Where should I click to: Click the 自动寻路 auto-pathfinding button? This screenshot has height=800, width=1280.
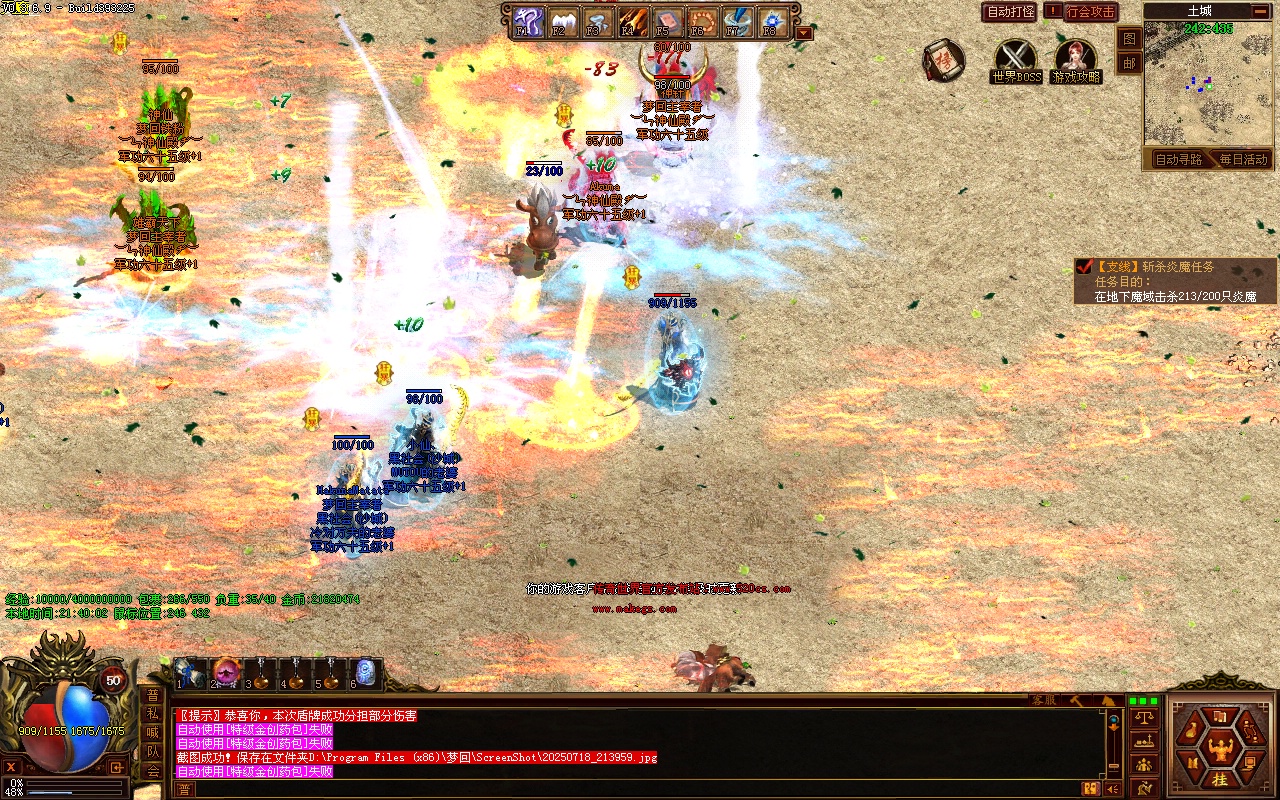[1178, 159]
